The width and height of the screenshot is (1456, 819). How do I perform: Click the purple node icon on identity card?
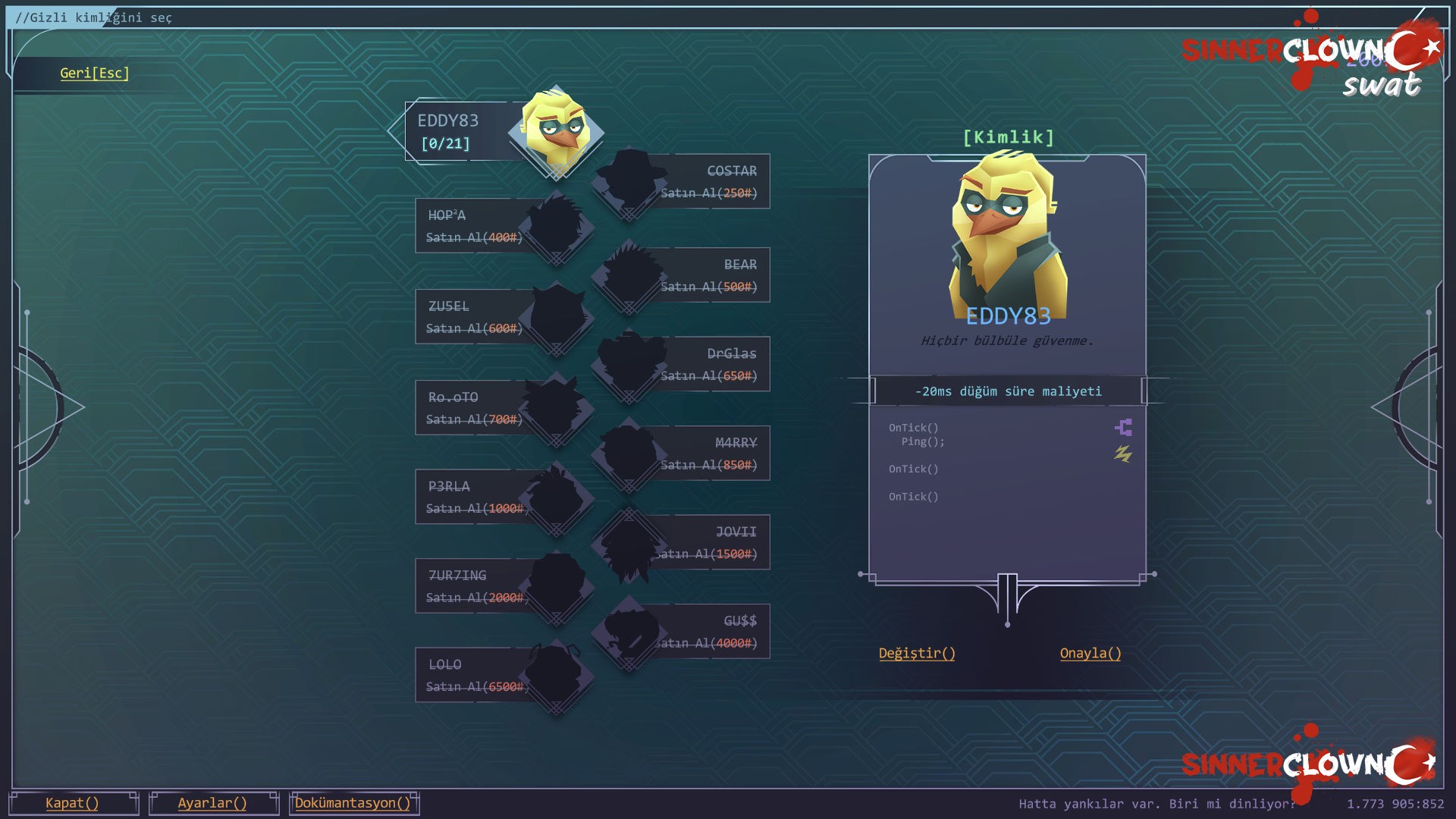point(1124,428)
